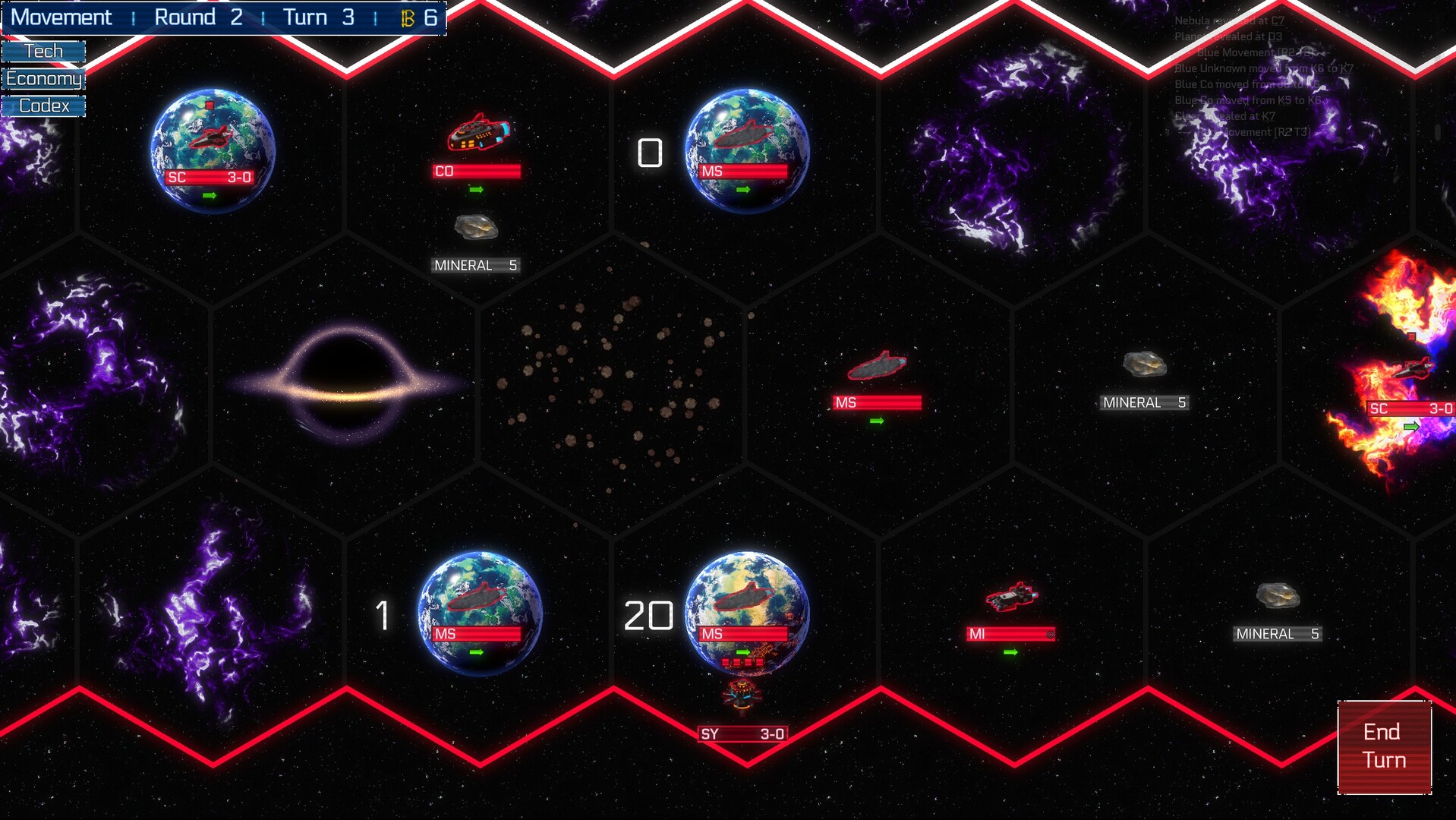Image resolution: width=1456 pixels, height=820 pixels.
Task: Click the Bitcoin-style currency icon showing 6
Action: 407,17
